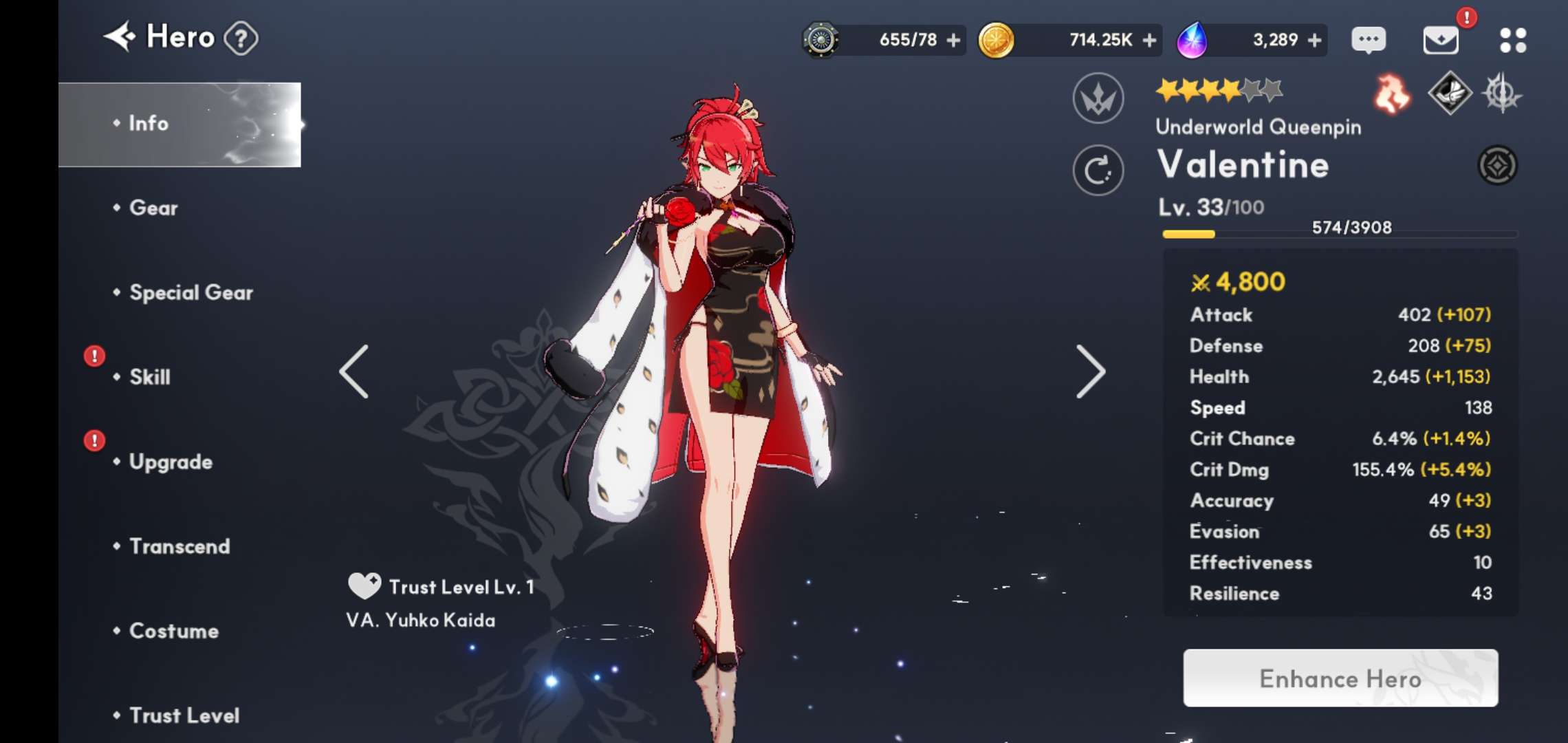Select the Trust Level tab
The width and height of the screenshot is (1568, 743).
click(184, 715)
